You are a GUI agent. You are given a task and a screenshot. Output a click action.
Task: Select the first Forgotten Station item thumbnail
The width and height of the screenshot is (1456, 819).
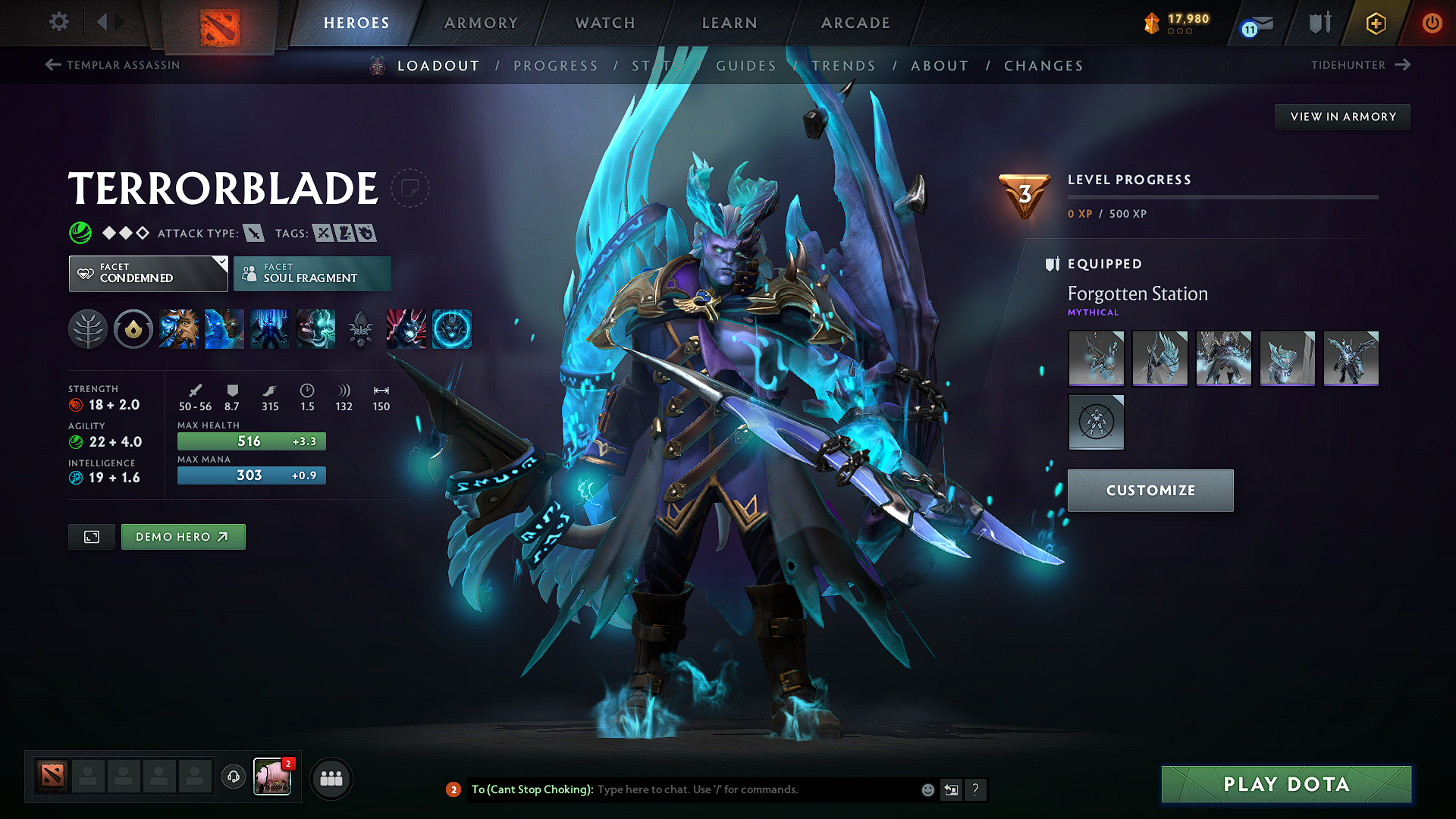[x=1096, y=359]
